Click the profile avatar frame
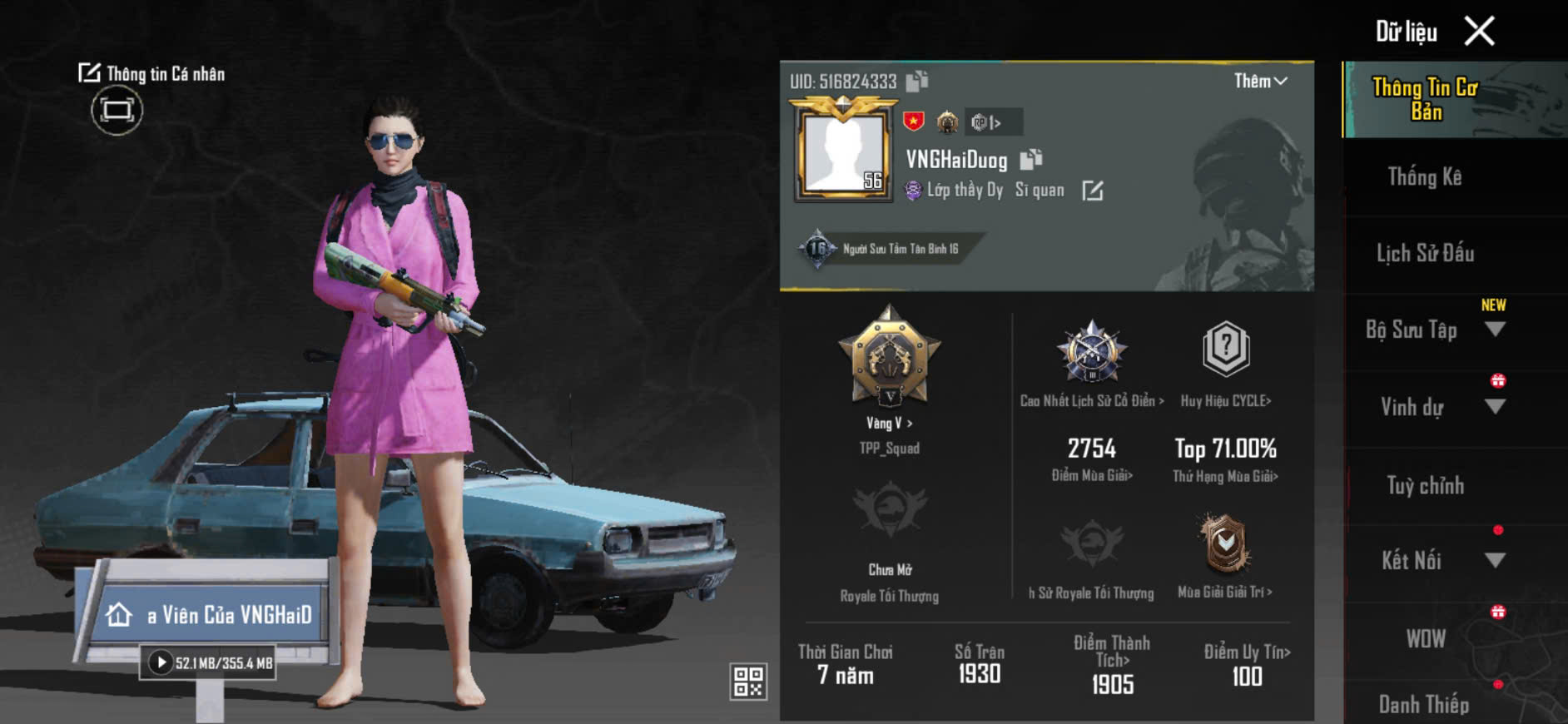This screenshot has width=1568, height=724. point(843,151)
